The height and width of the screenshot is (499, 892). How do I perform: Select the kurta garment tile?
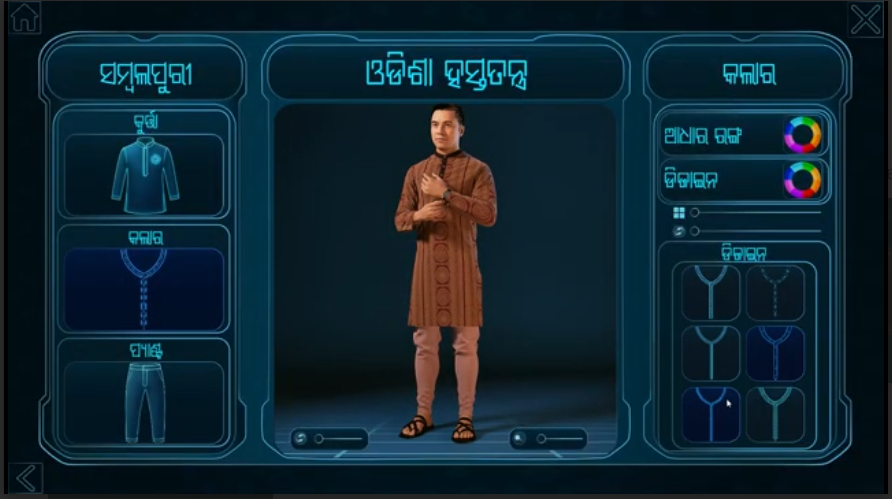point(145,175)
